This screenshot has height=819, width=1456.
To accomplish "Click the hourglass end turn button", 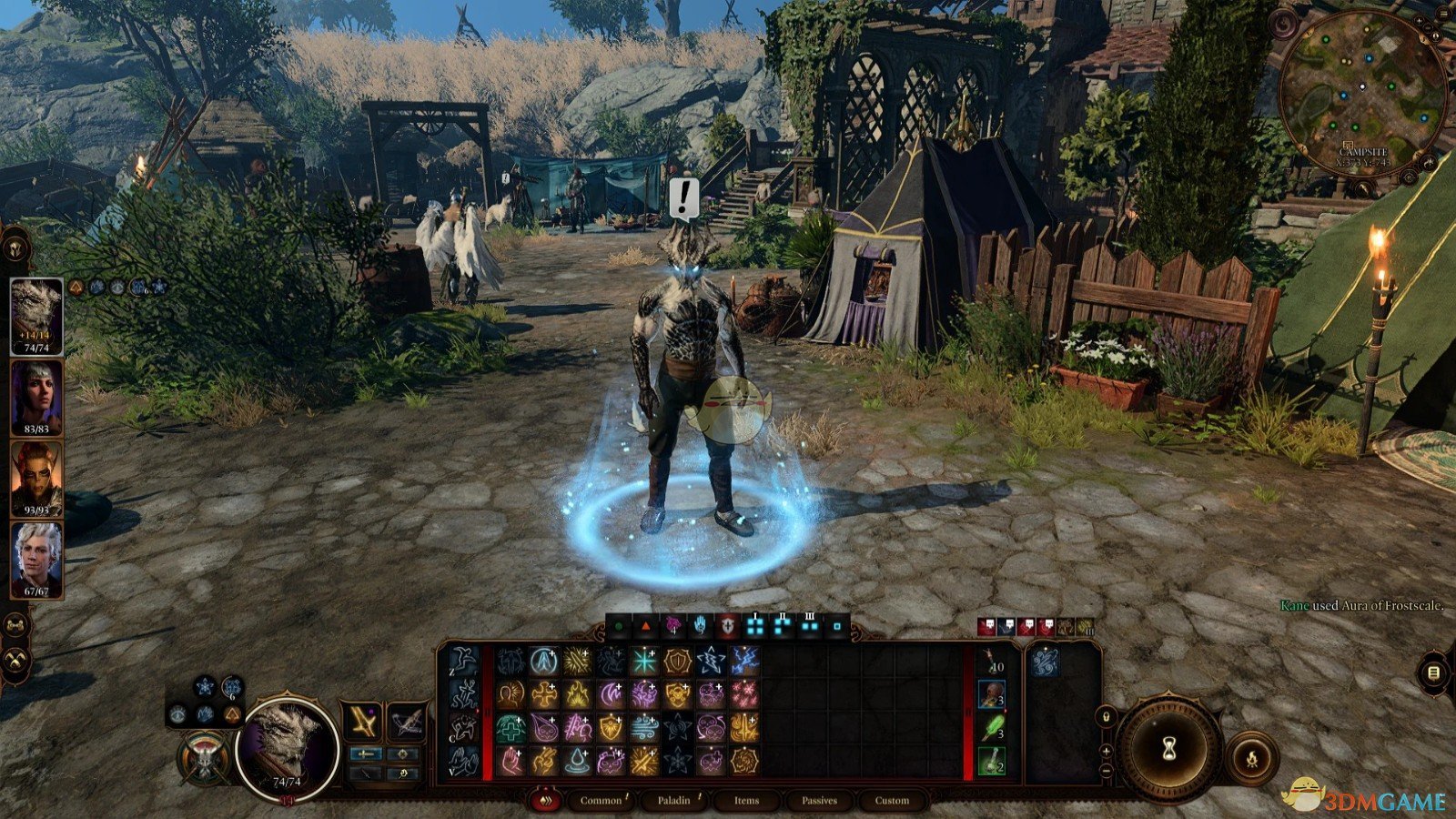I will click(x=1169, y=748).
